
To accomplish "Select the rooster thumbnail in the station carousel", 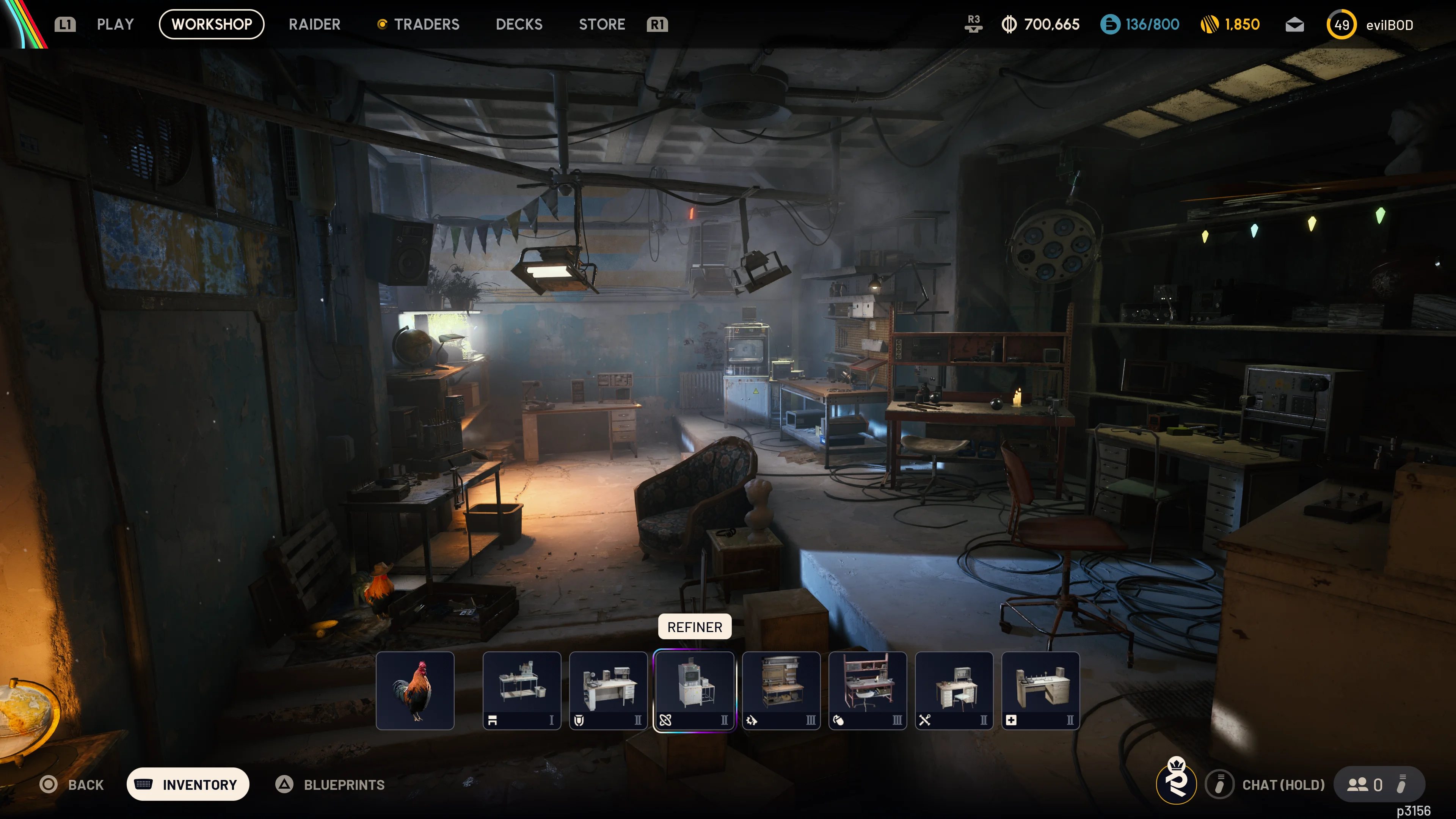I will point(416,690).
